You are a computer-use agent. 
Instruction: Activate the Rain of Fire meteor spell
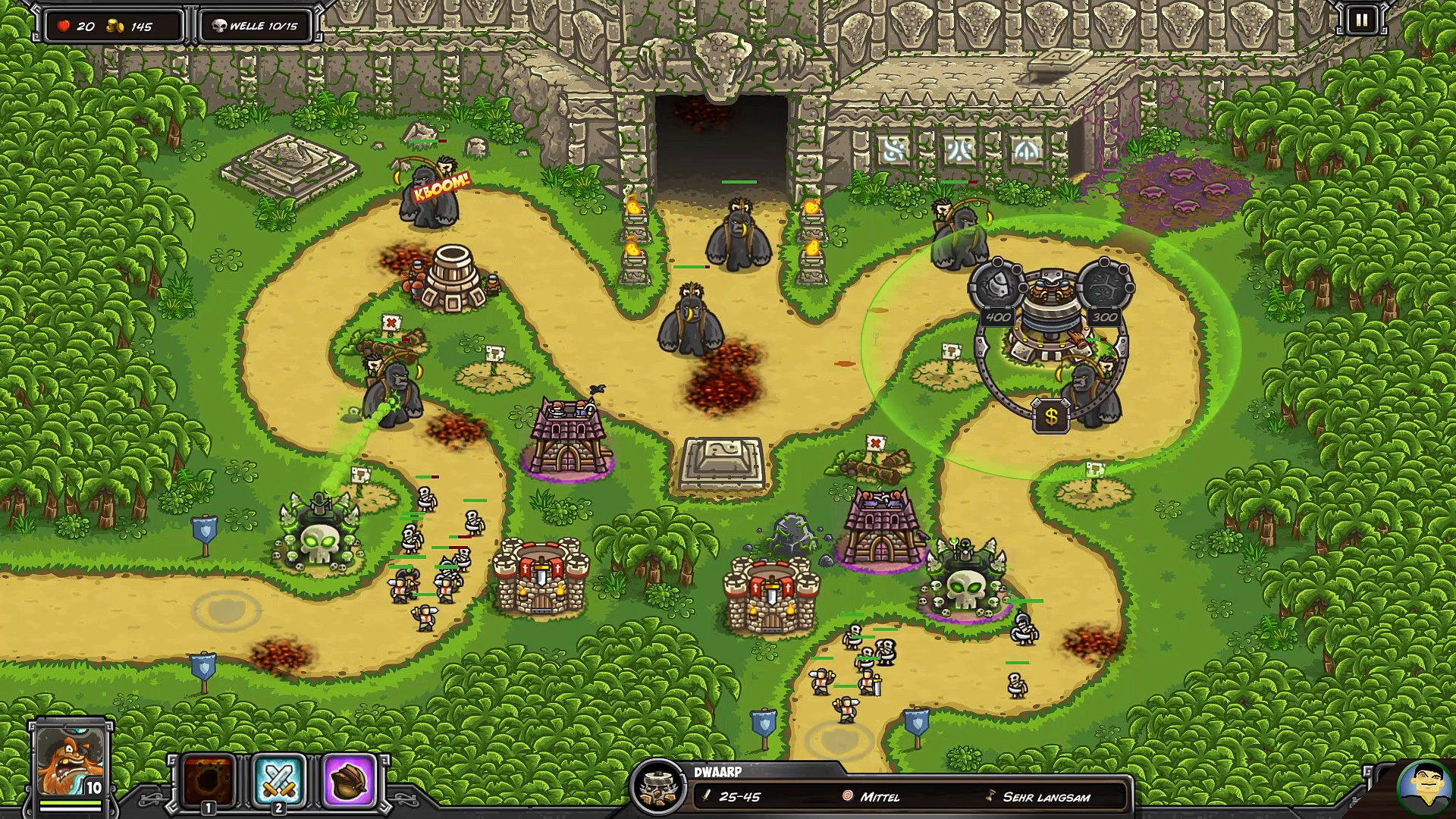pos(209,780)
